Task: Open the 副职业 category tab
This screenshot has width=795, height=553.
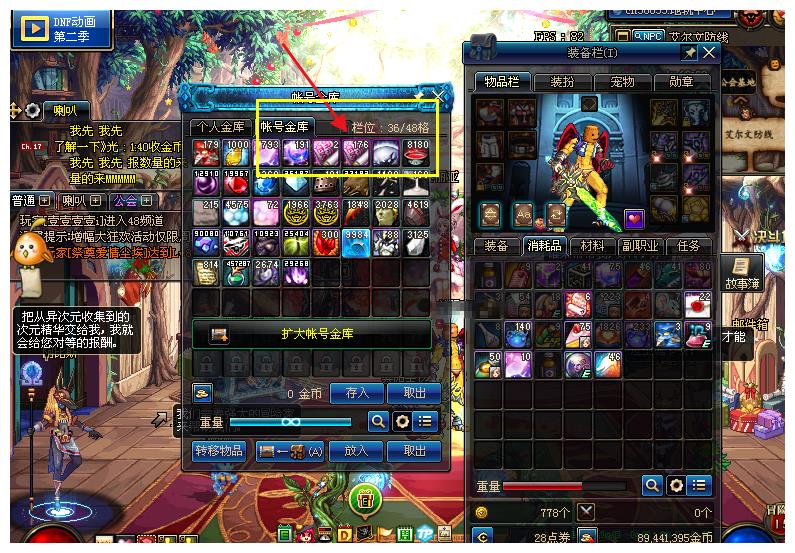Action: click(640, 246)
